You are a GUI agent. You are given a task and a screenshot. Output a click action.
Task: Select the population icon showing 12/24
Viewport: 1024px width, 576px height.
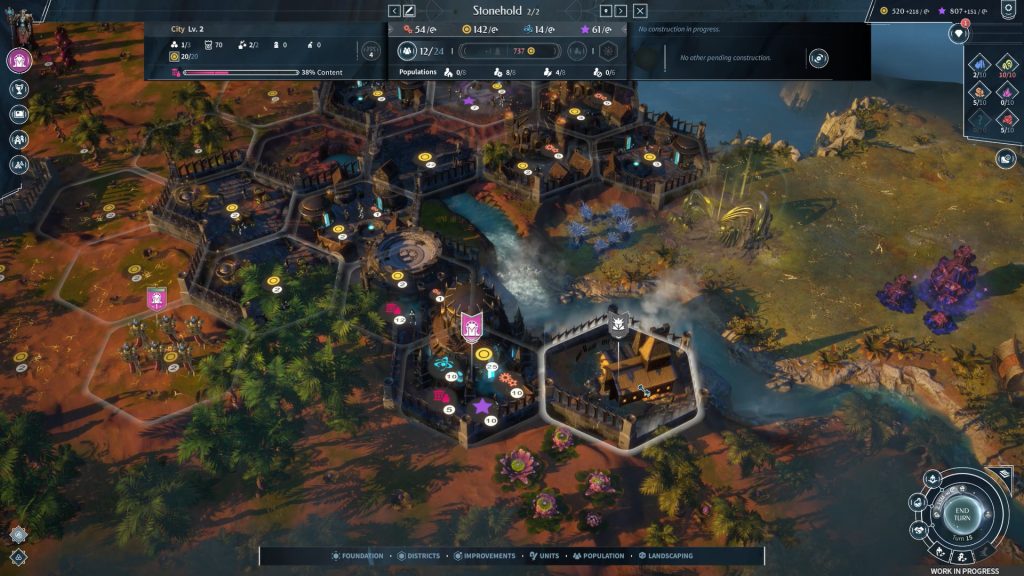[x=408, y=51]
